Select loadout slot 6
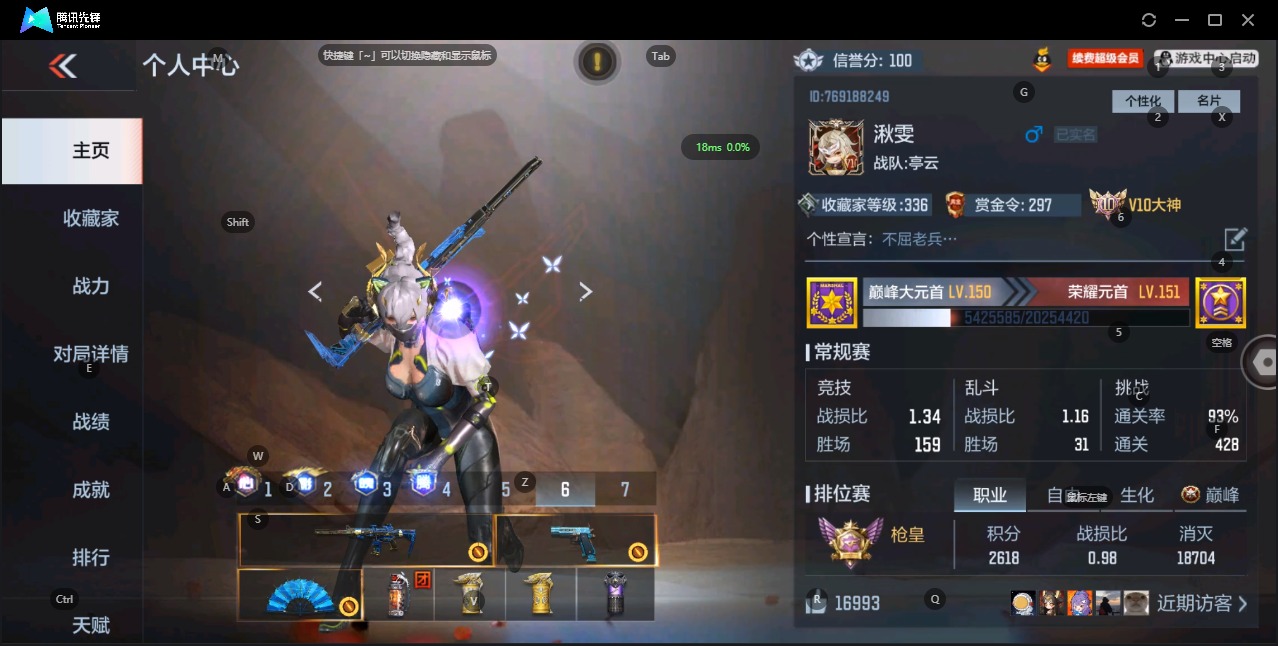Viewport: 1278px width, 646px height. point(565,489)
